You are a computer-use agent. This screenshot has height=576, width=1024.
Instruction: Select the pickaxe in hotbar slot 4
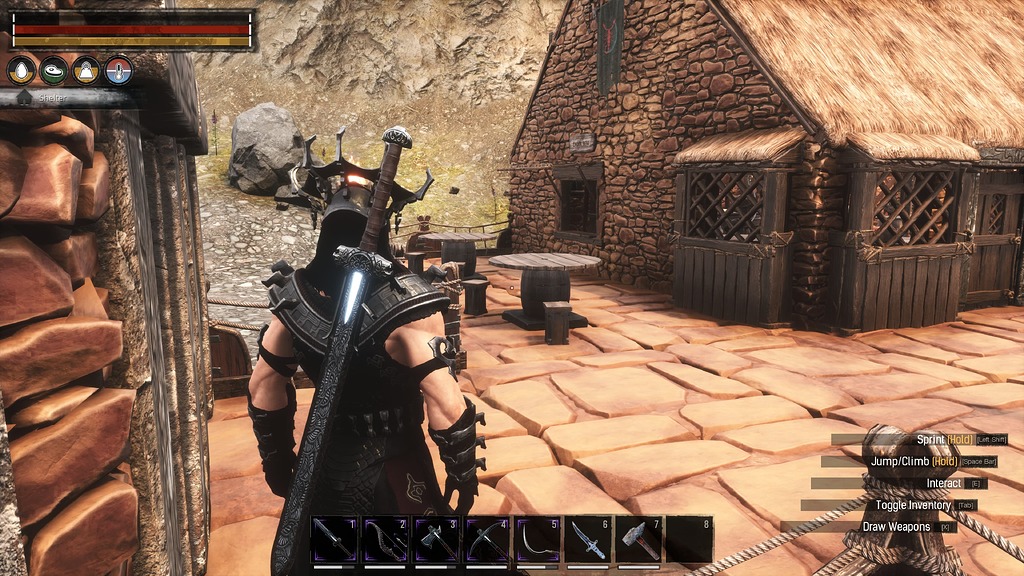click(488, 540)
